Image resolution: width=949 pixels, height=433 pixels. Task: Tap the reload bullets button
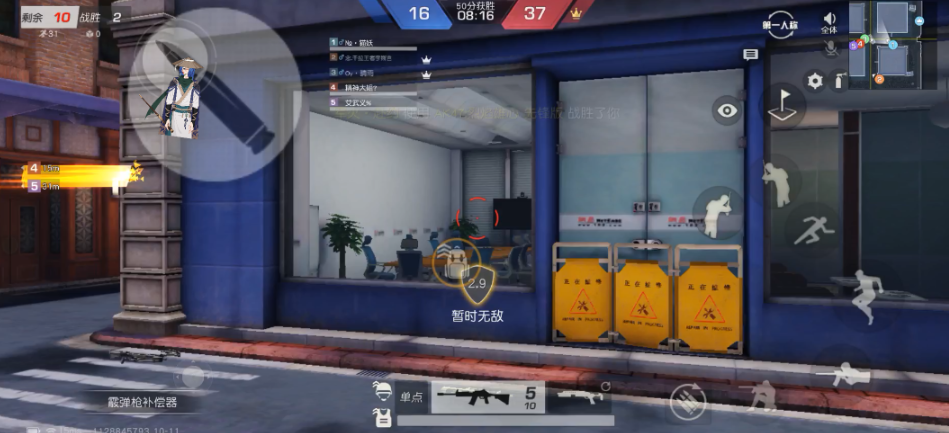pos(688,400)
